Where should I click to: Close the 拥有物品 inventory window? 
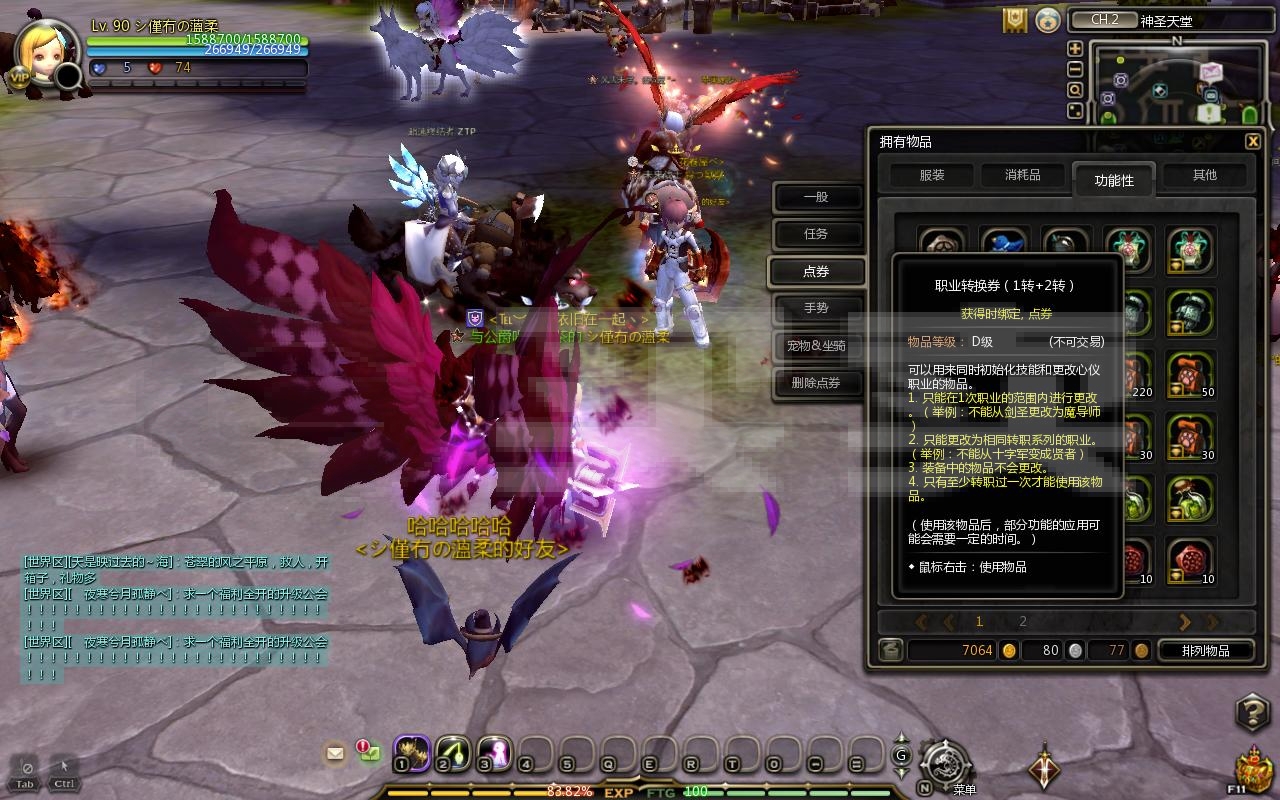(x=1253, y=142)
